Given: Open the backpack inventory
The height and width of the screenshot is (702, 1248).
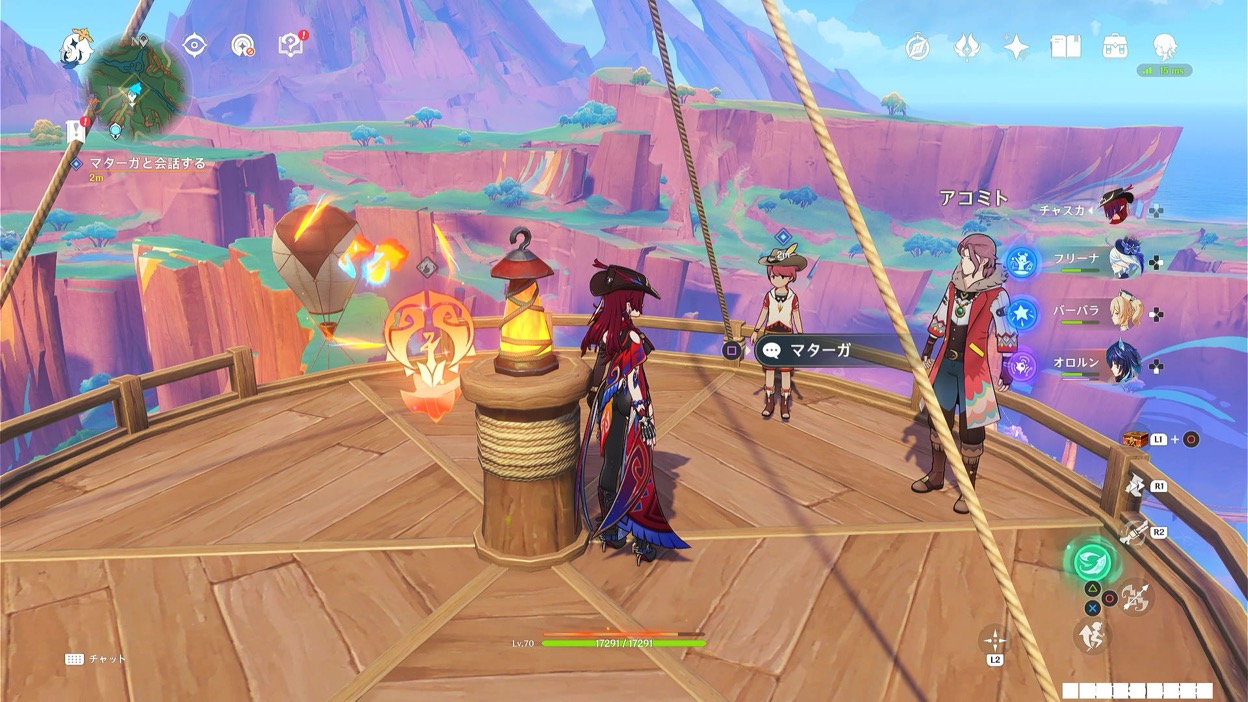Looking at the screenshot, I should [x=1115, y=46].
